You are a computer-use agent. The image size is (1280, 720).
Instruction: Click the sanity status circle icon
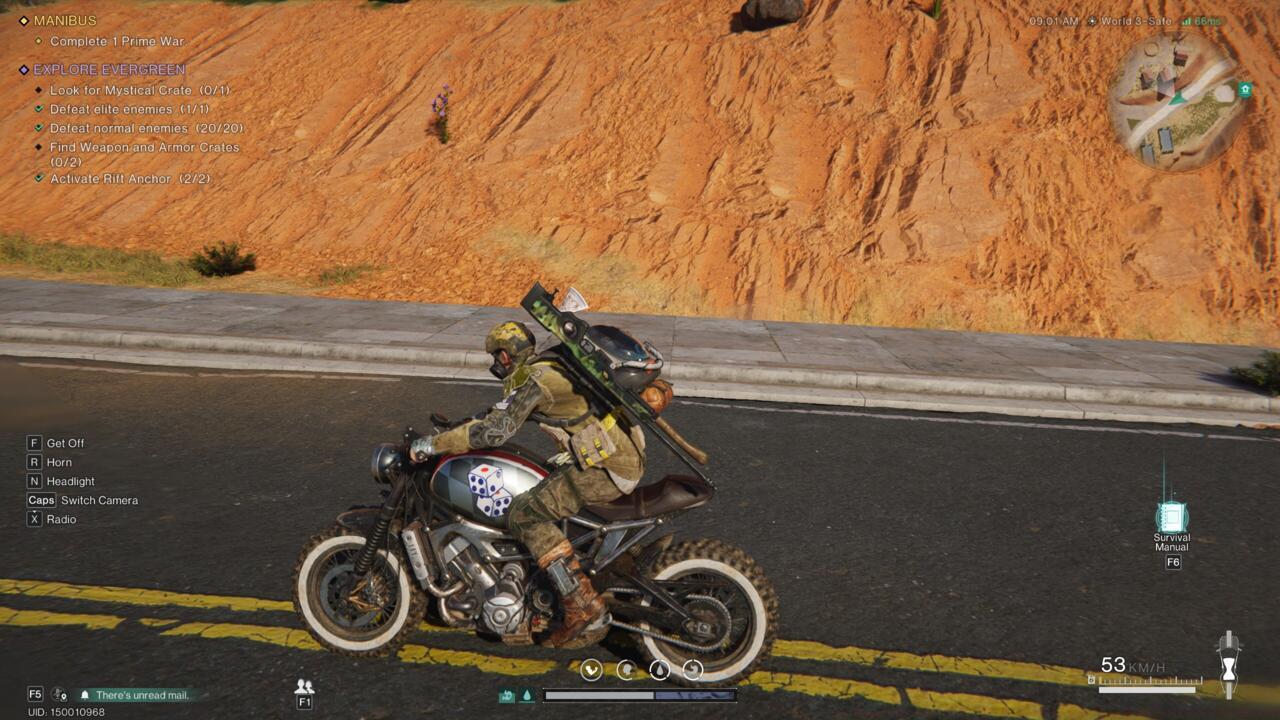(625, 670)
